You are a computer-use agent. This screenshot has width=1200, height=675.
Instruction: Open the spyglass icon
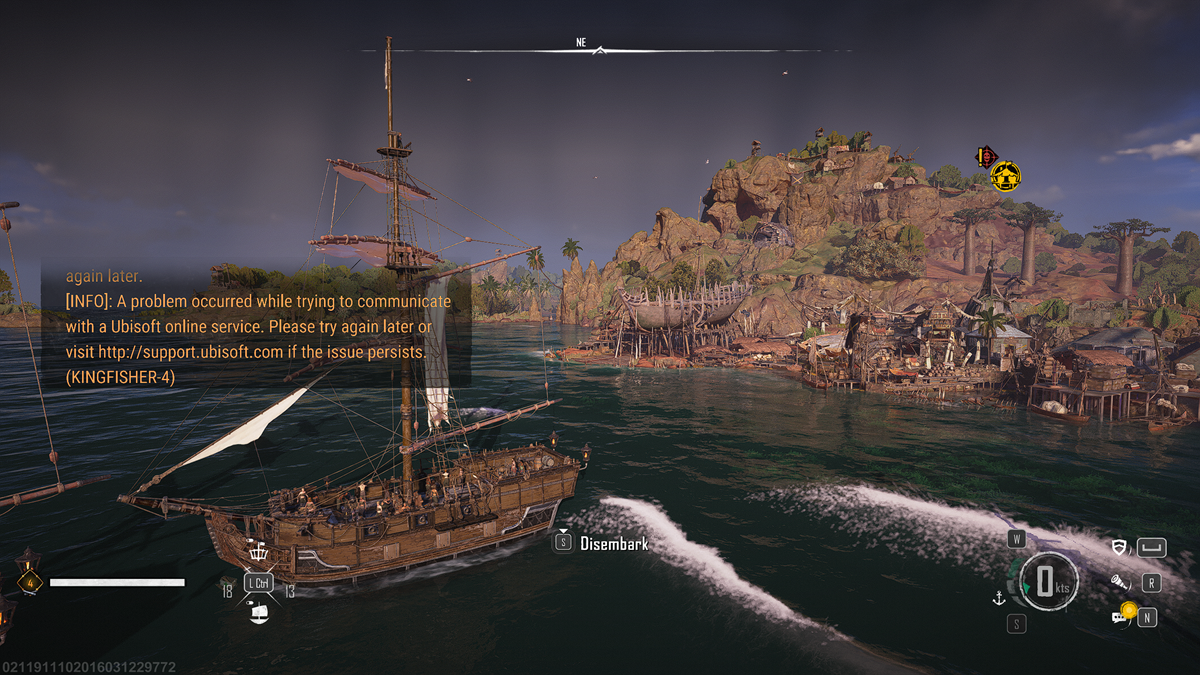tap(1119, 582)
